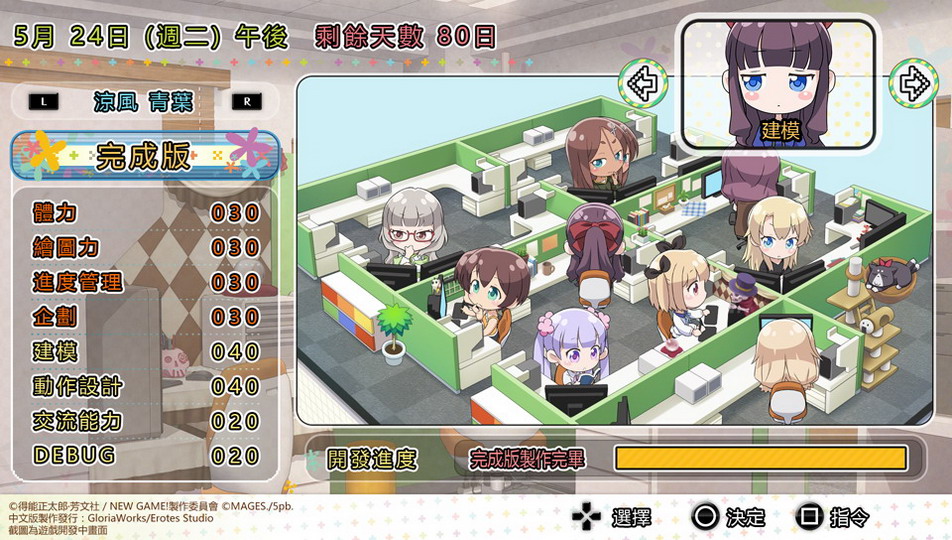Image resolution: width=952 pixels, height=540 pixels.
Task: Click the left arrow beside the portrait
Action: (642, 84)
